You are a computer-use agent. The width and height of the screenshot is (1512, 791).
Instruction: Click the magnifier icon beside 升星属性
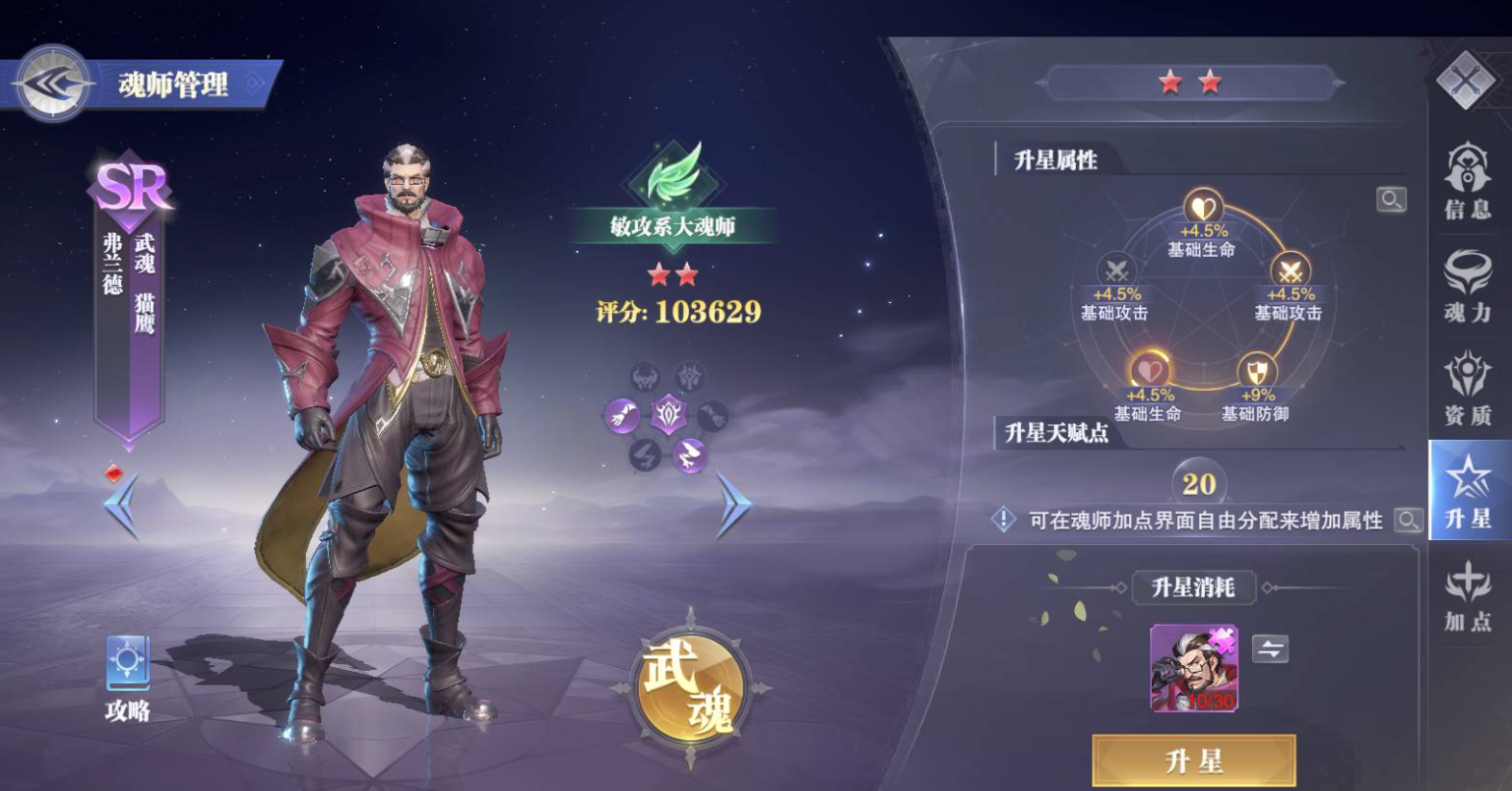coord(1392,201)
